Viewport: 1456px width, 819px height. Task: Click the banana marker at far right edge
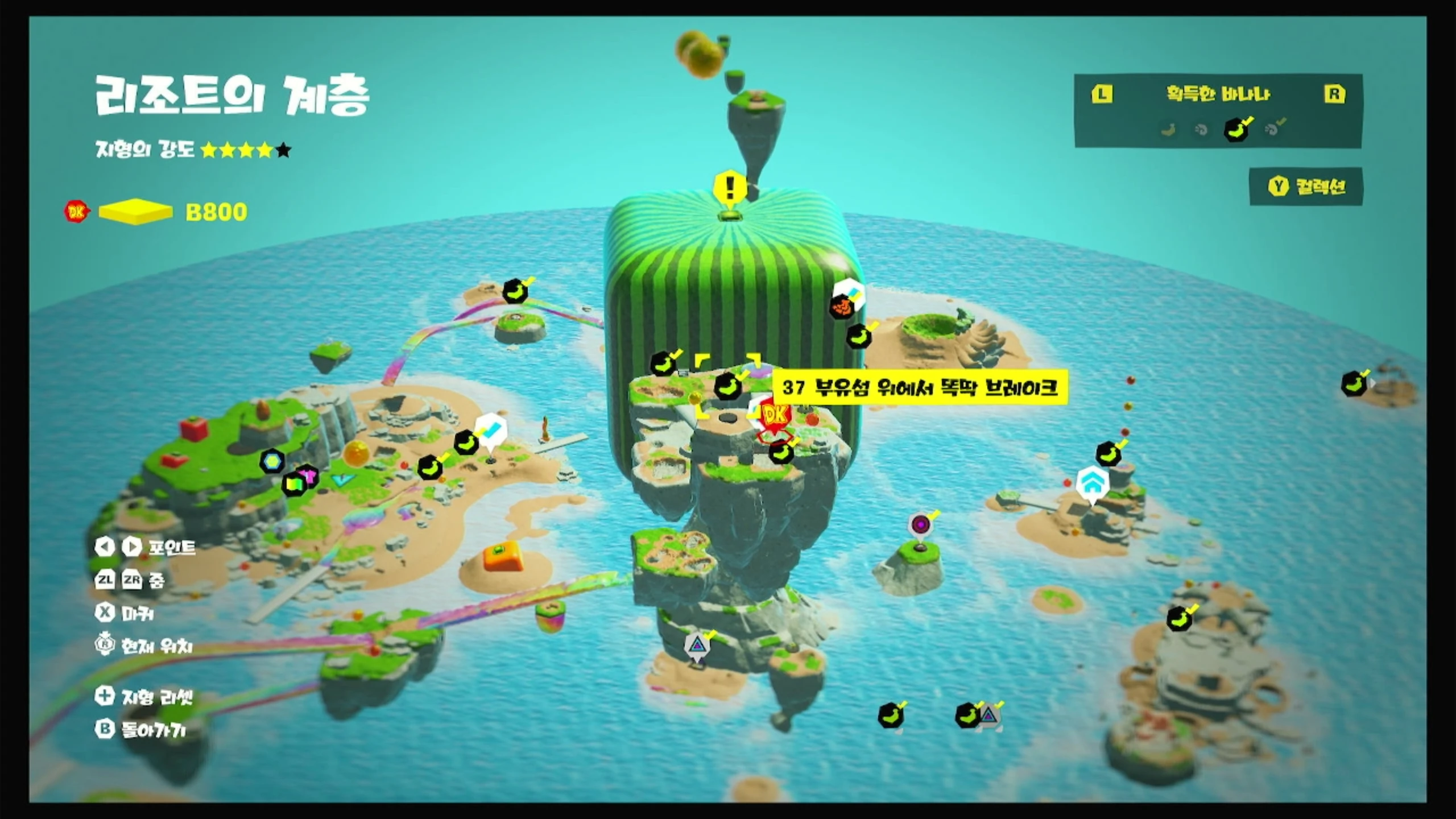pos(1354,384)
